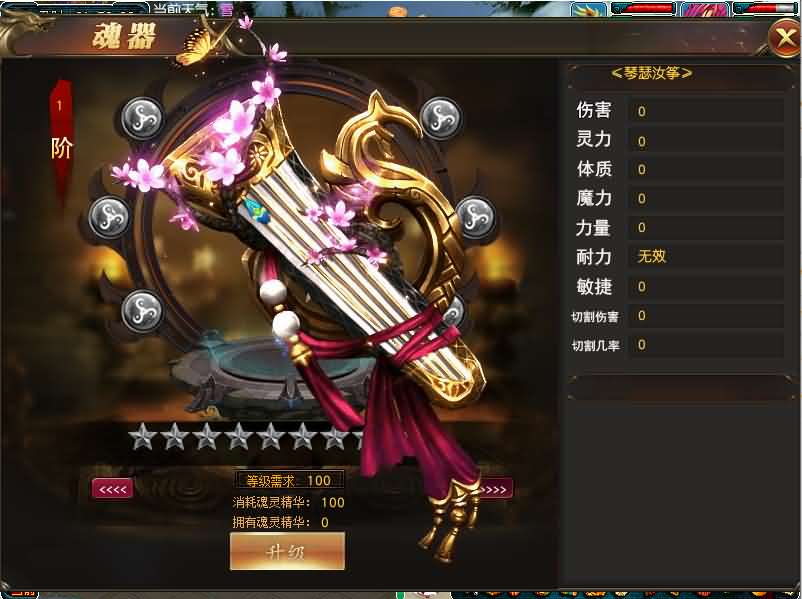Close the 魂器 soul weapon panel

(784, 38)
